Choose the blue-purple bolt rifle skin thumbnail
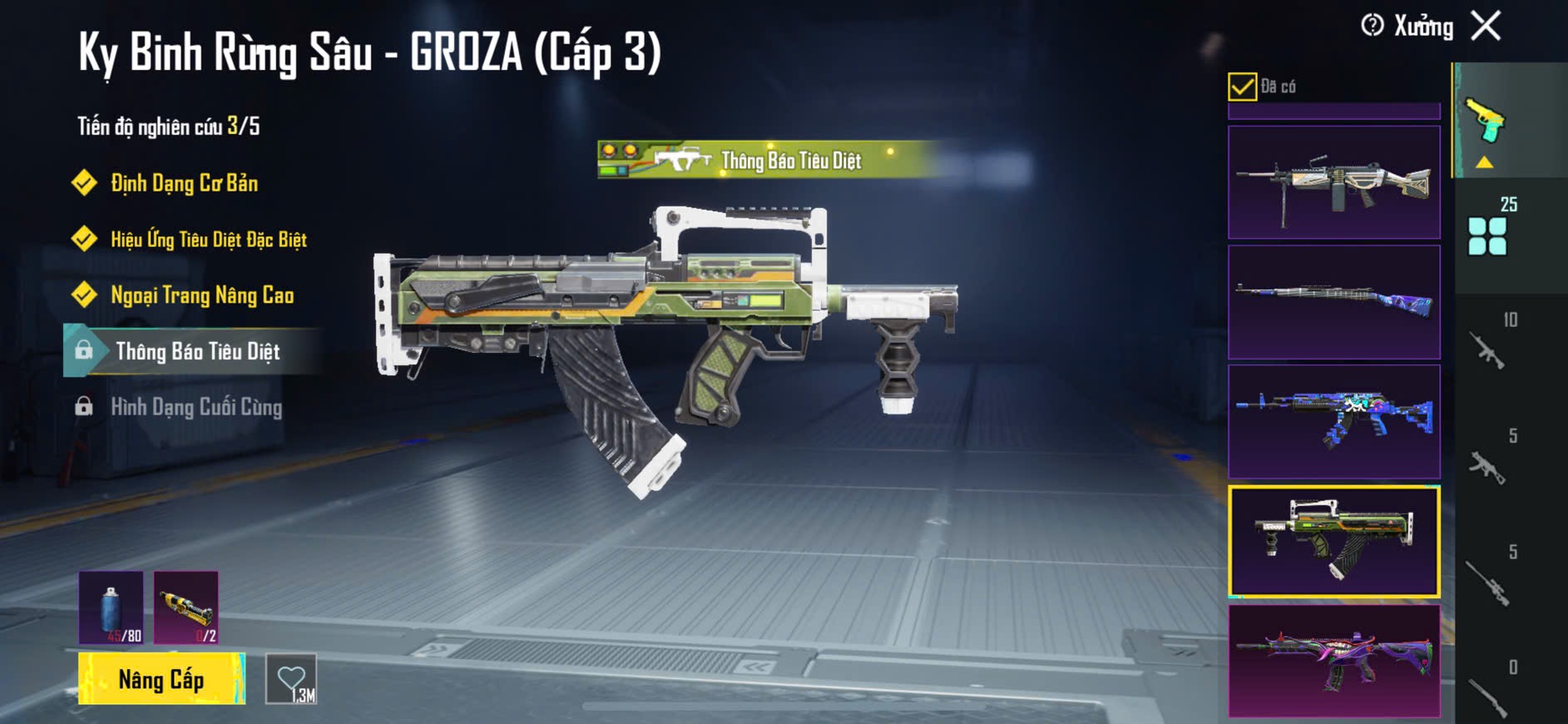The height and width of the screenshot is (724, 1568). click(x=1333, y=301)
